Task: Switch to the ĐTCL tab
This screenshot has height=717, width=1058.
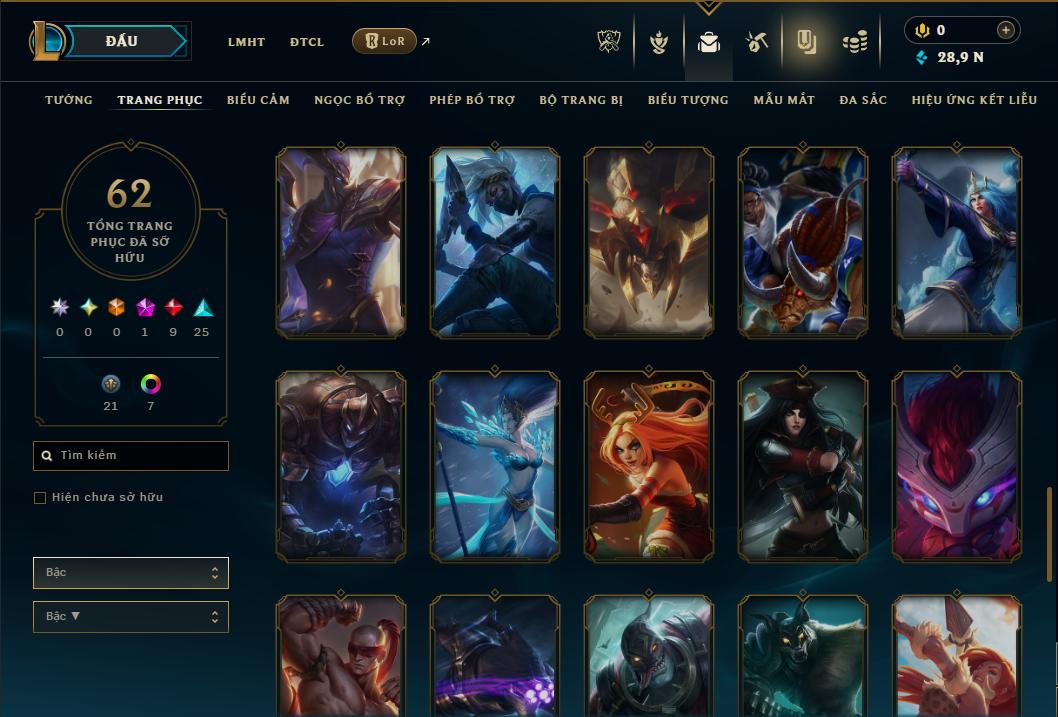Action: [x=307, y=42]
